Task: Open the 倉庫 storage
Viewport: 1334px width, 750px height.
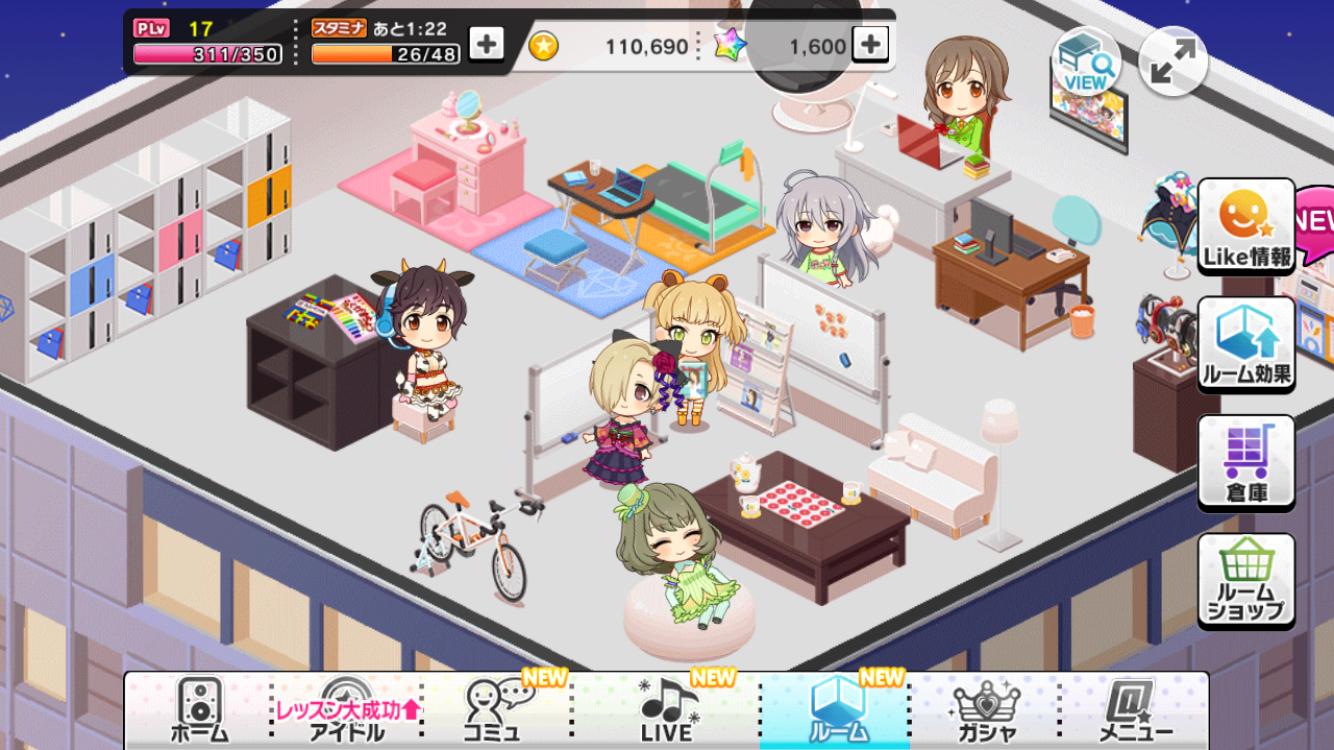Action: [1246, 463]
